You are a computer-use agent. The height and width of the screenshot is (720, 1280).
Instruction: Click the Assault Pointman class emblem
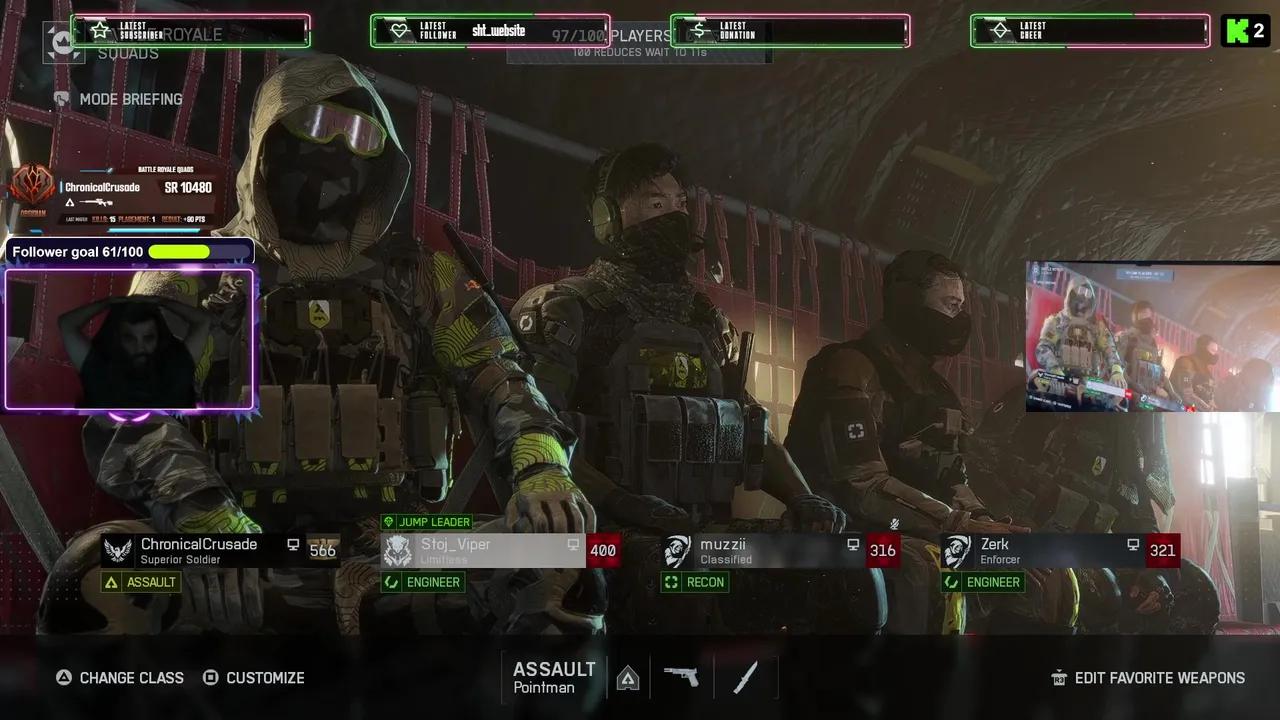click(x=628, y=677)
